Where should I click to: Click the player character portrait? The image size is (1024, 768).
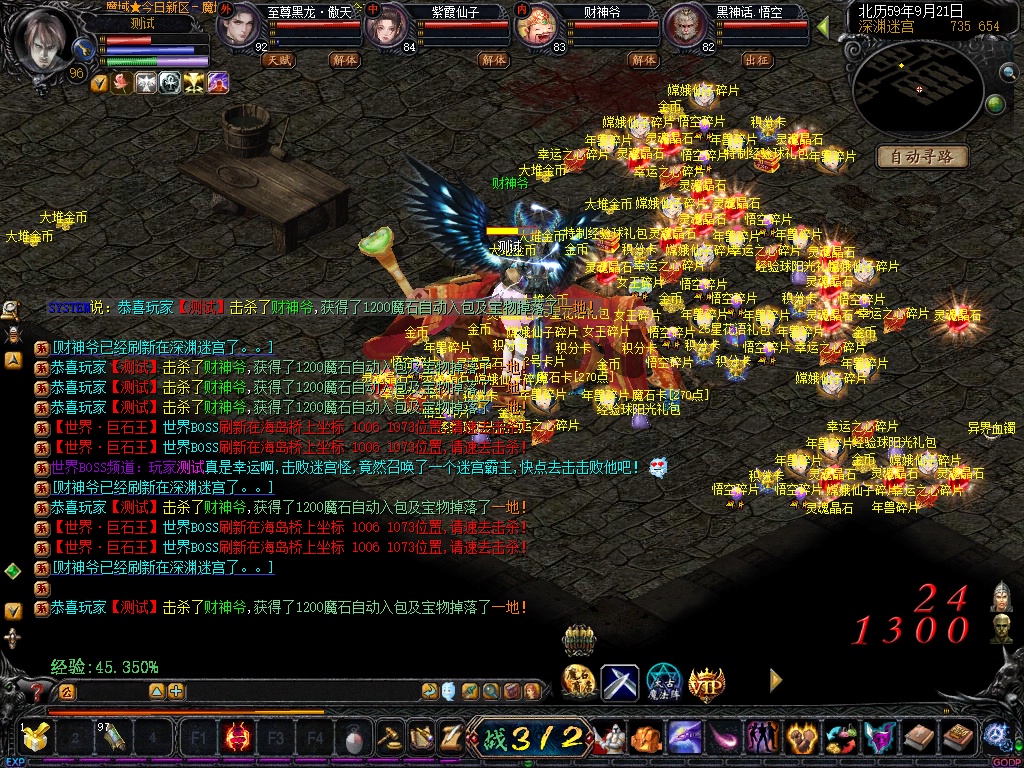43,40
